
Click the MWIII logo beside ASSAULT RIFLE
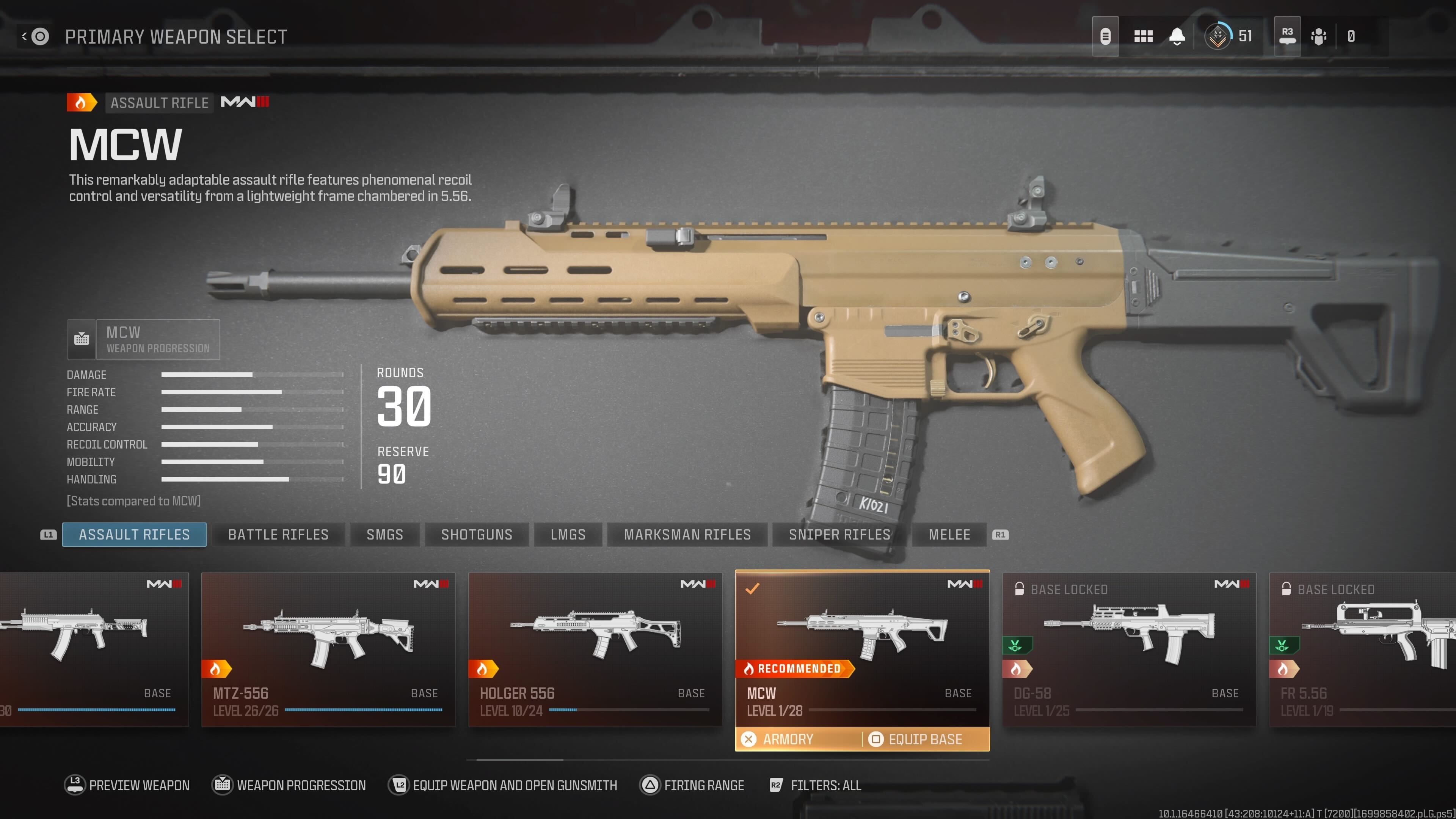click(245, 102)
